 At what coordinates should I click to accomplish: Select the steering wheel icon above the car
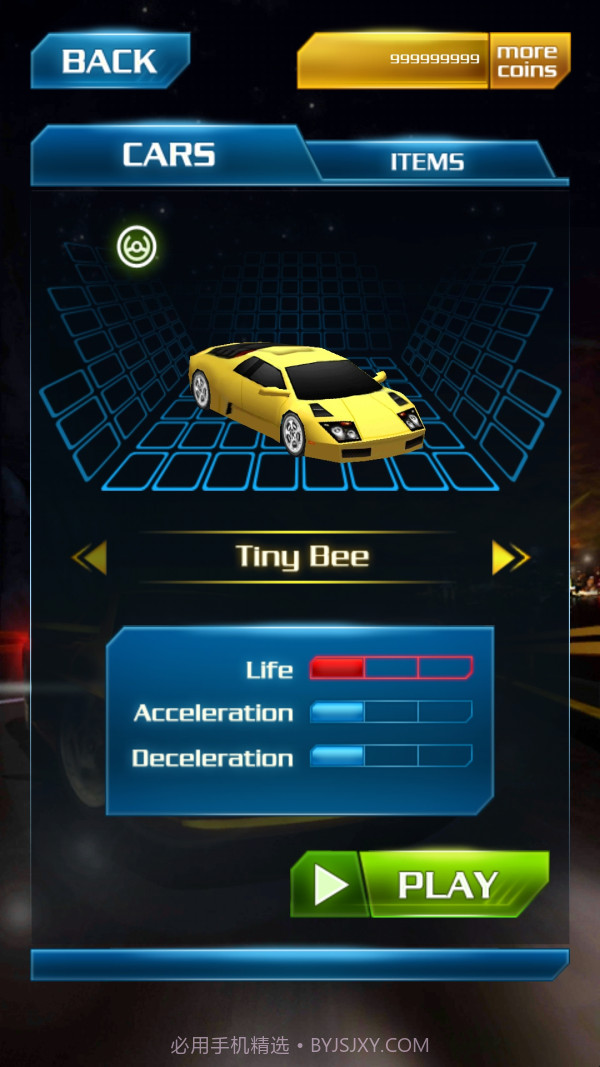tap(137, 247)
